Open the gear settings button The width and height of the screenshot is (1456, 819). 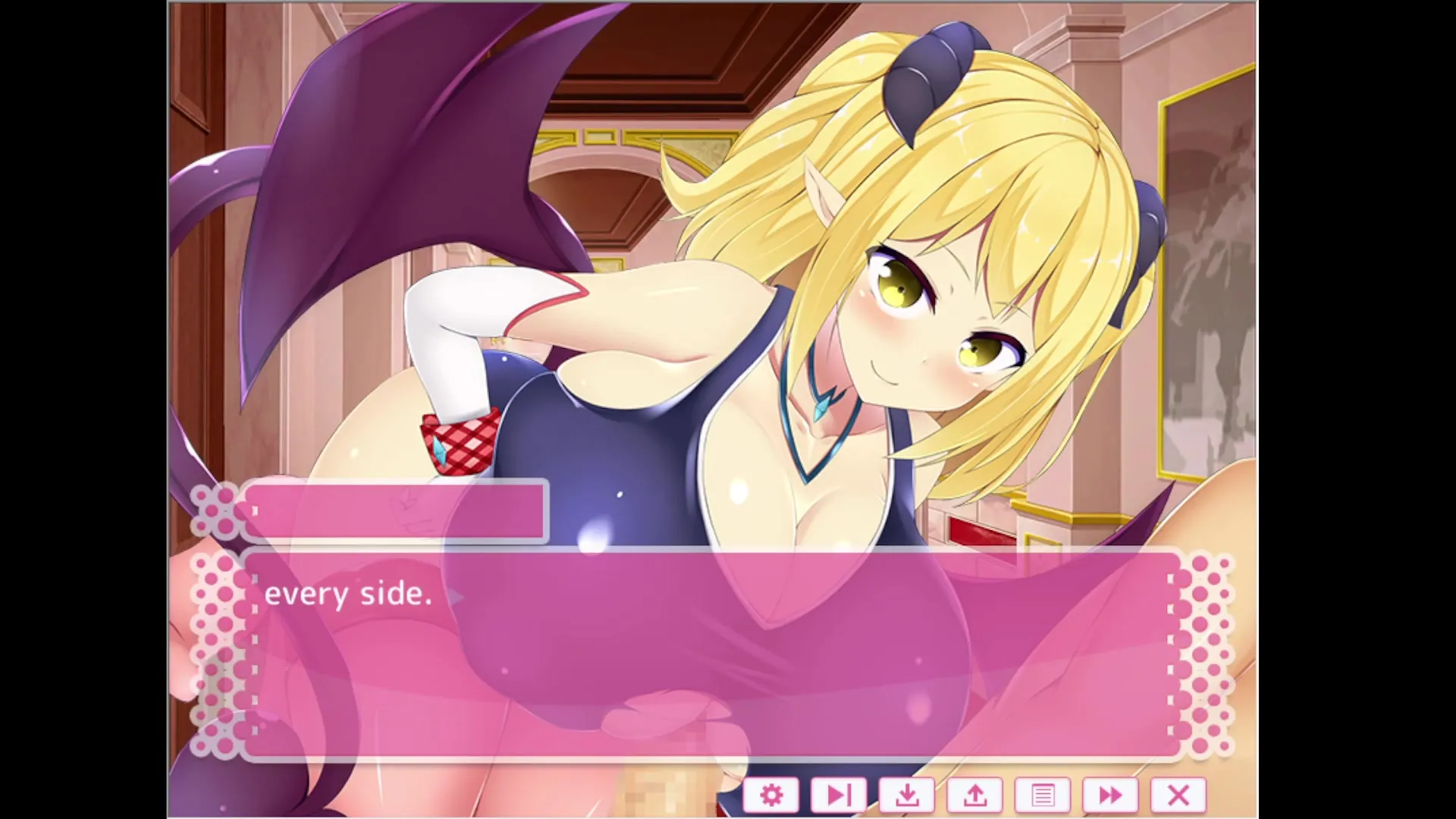pos(771,795)
